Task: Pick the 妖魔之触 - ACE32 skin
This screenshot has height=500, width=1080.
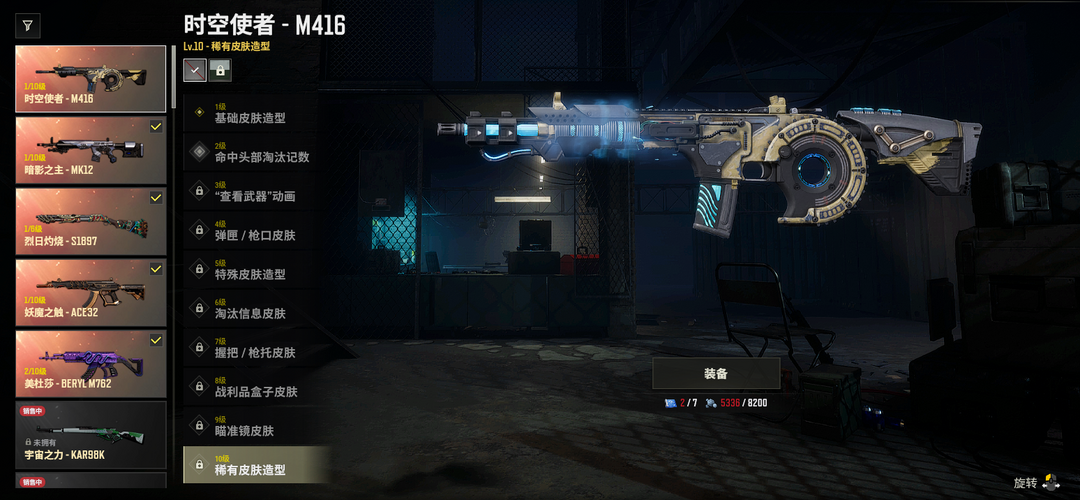Action: click(x=91, y=292)
